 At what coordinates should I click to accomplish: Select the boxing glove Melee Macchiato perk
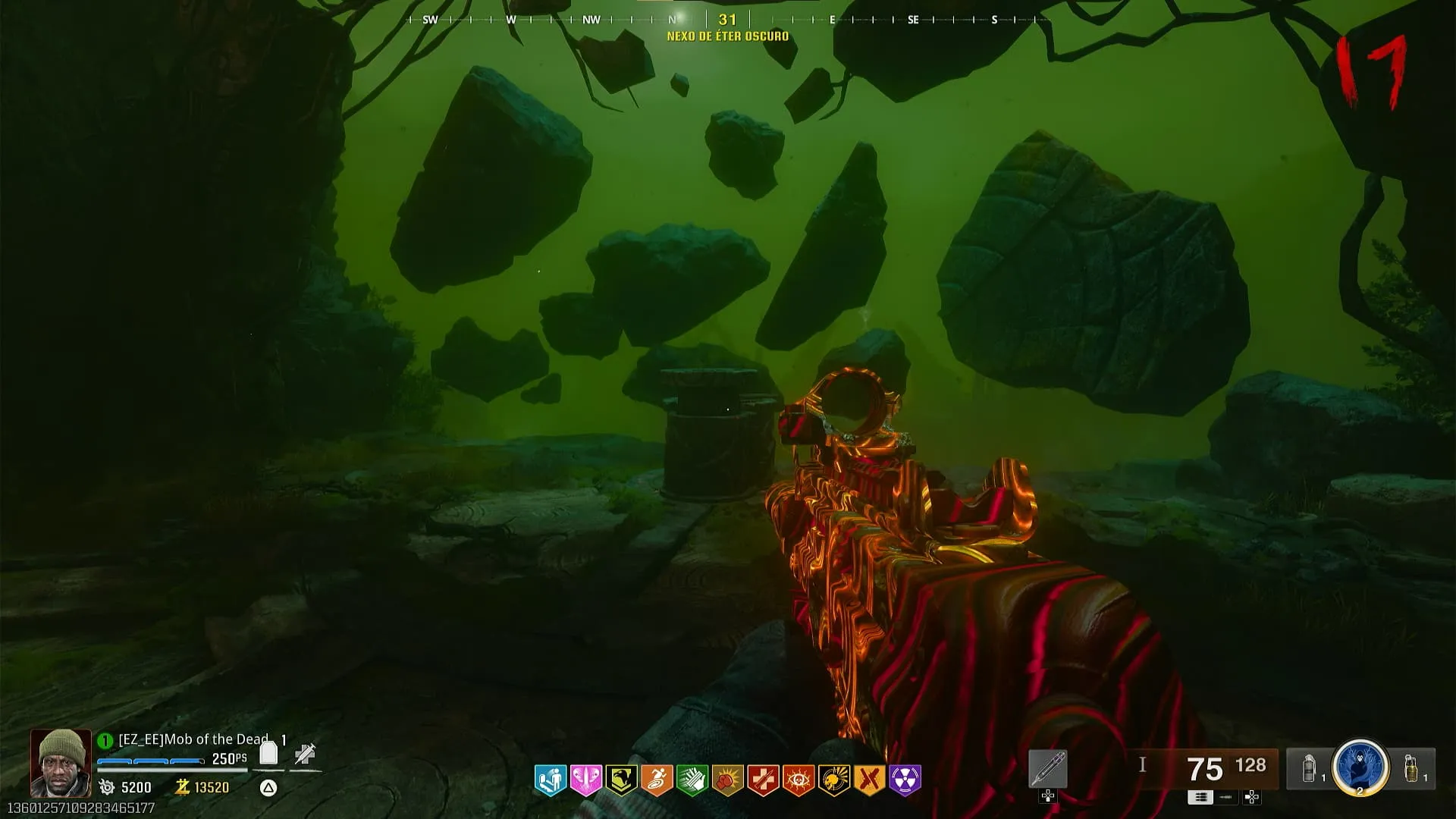click(x=728, y=780)
